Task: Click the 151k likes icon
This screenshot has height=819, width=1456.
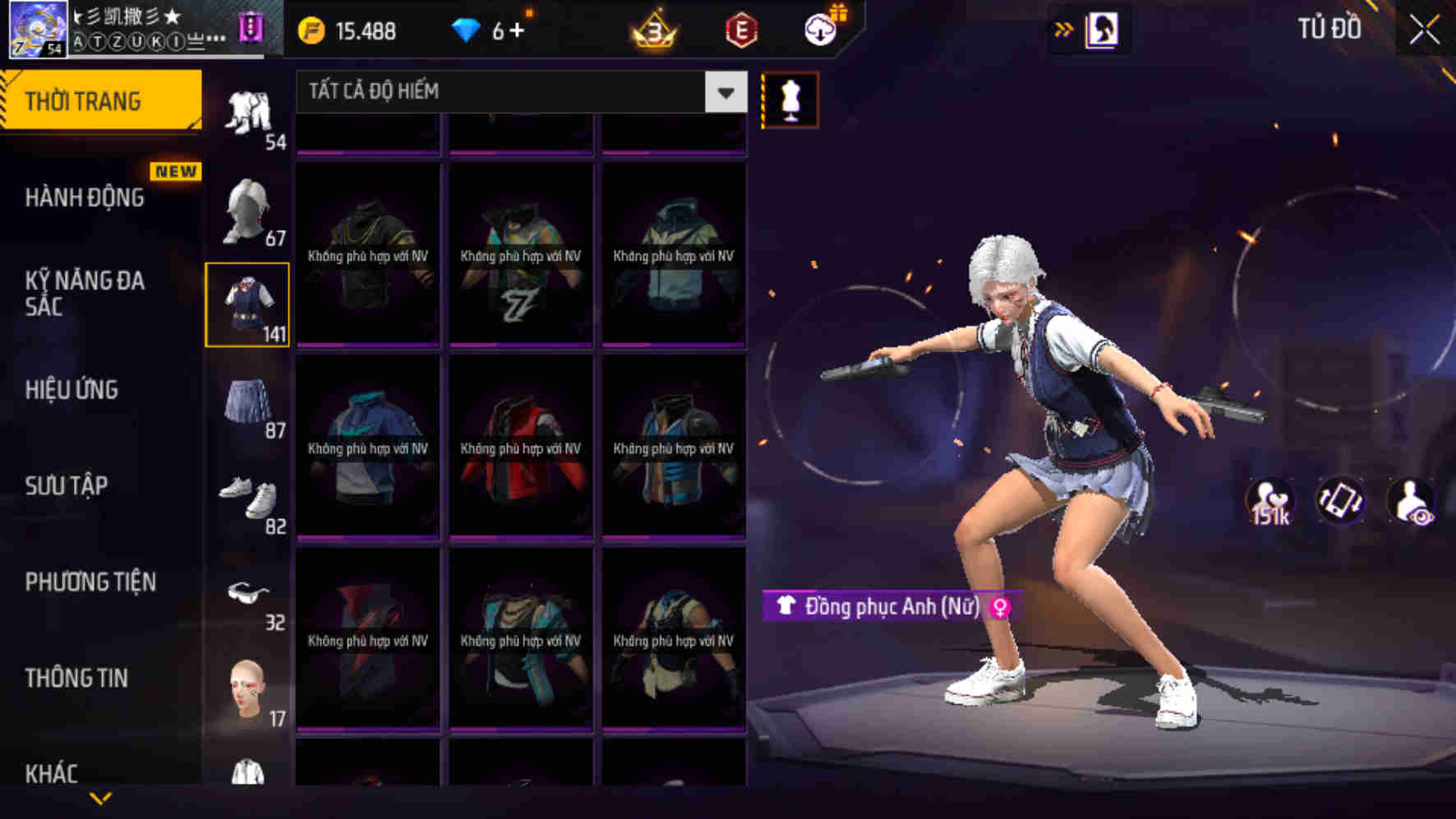Action: point(1273,503)
